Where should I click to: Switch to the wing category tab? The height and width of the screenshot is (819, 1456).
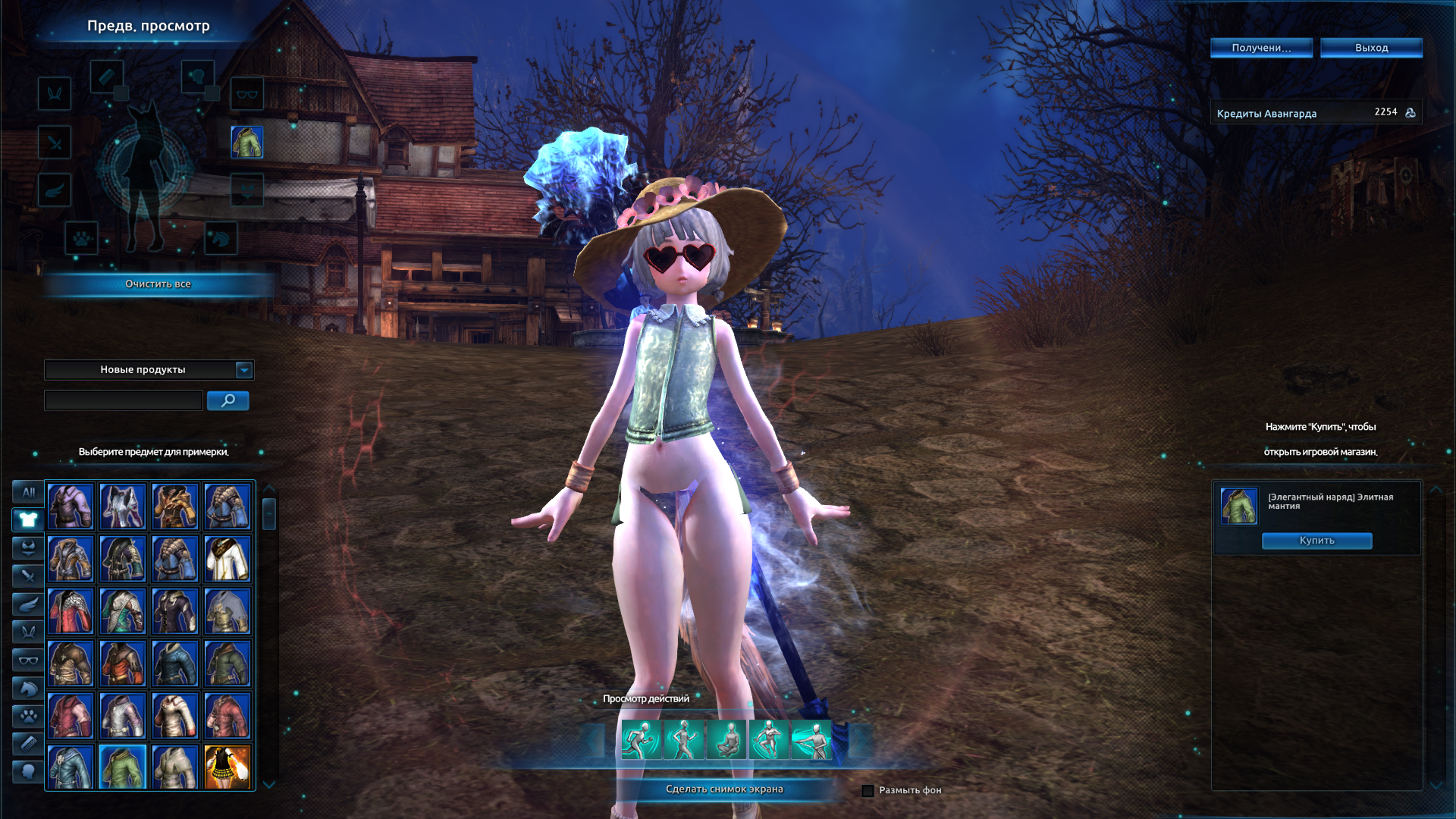28,604
